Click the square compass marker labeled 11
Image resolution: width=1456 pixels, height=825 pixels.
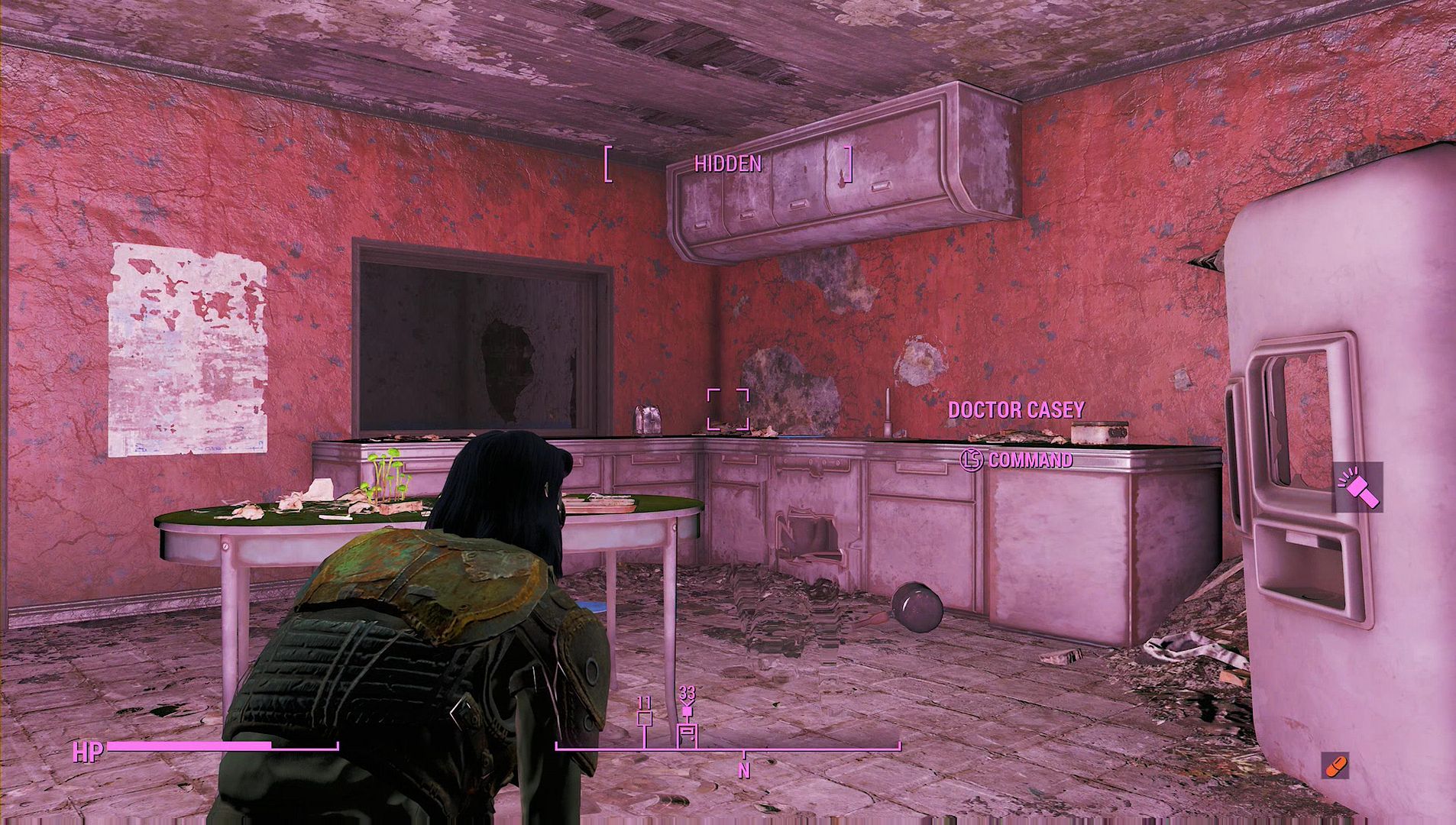tap(645, 719)
